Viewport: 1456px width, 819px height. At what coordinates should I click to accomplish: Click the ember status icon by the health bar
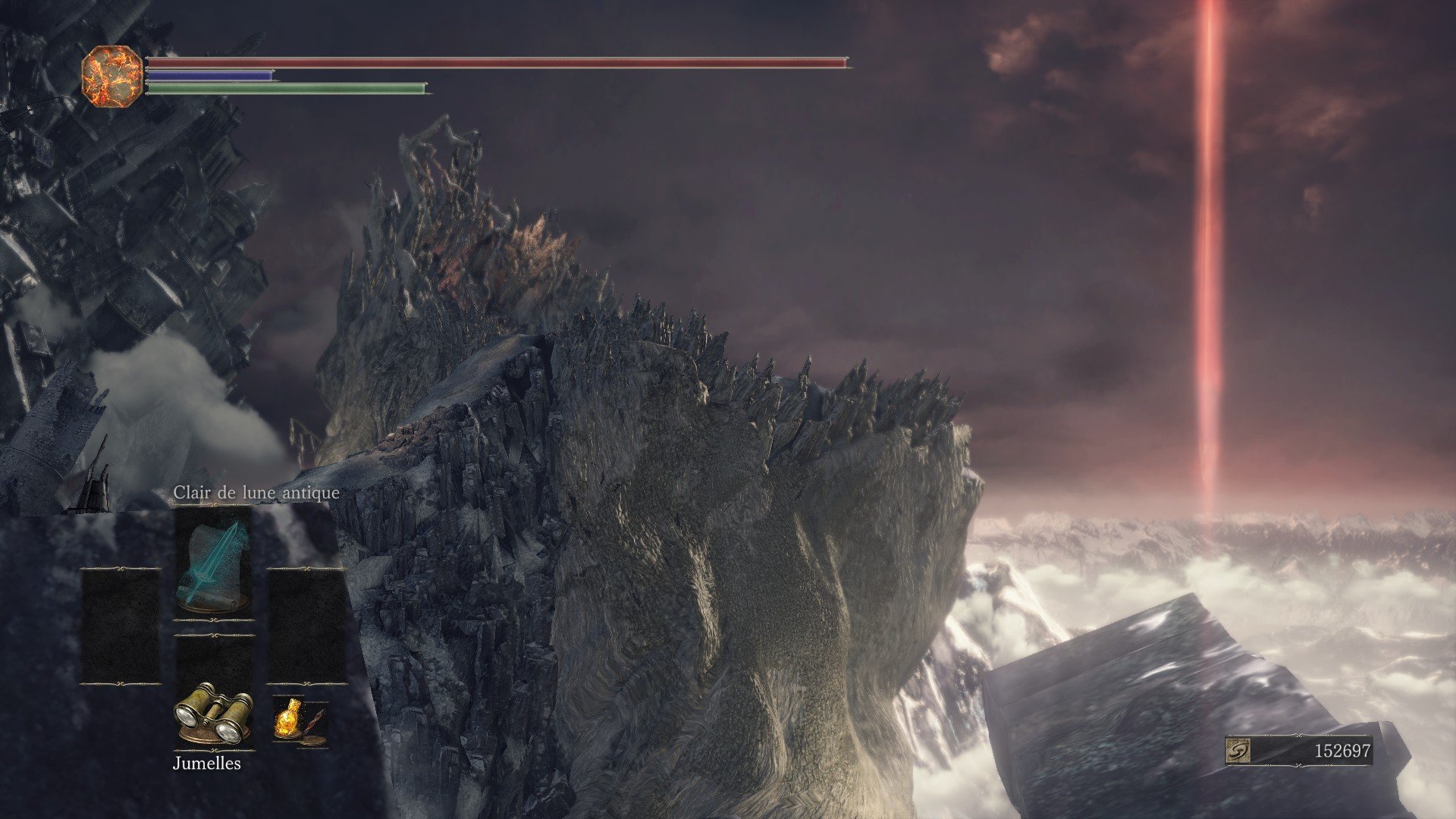112,74
